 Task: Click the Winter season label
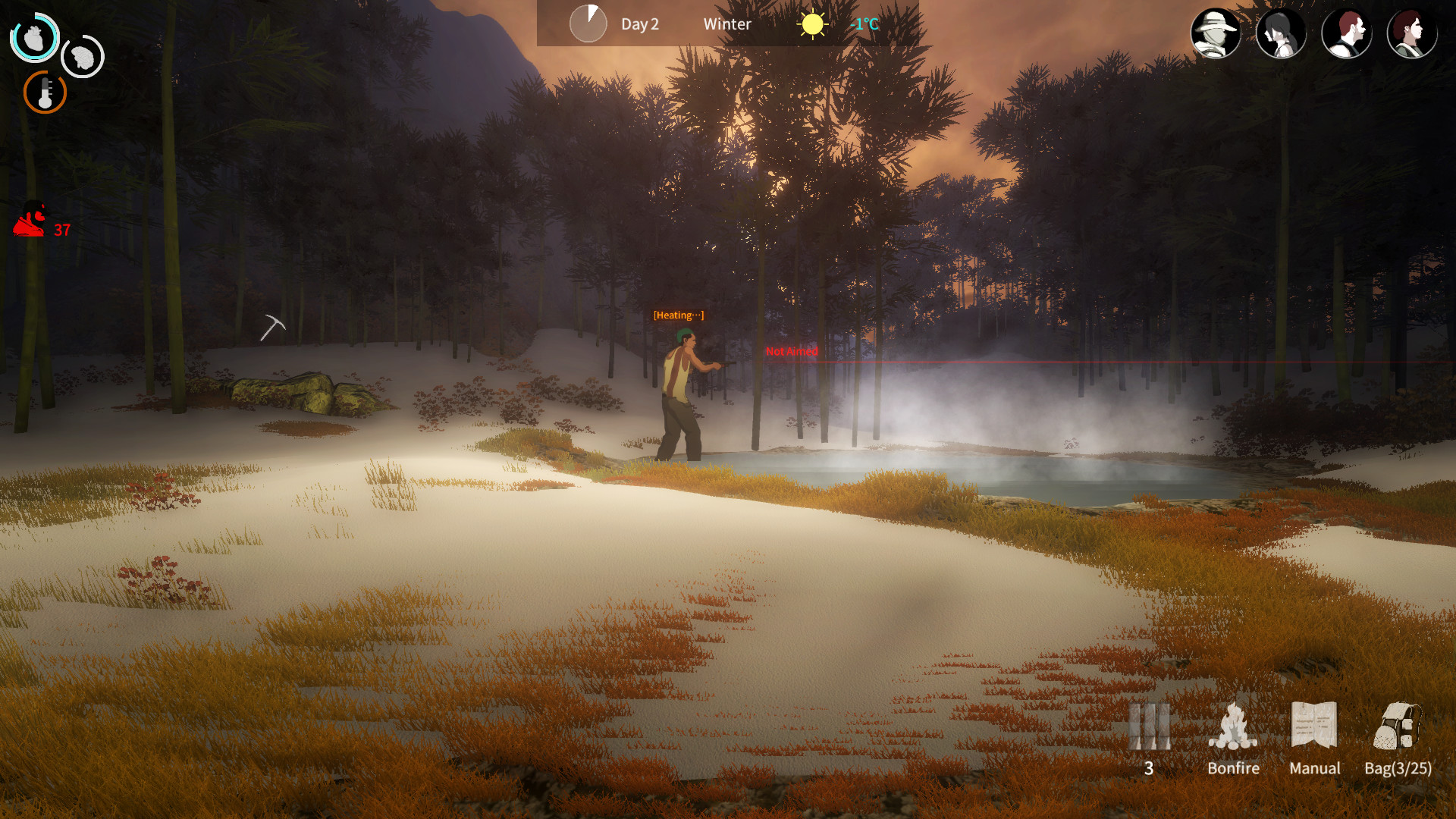(726, 24)
